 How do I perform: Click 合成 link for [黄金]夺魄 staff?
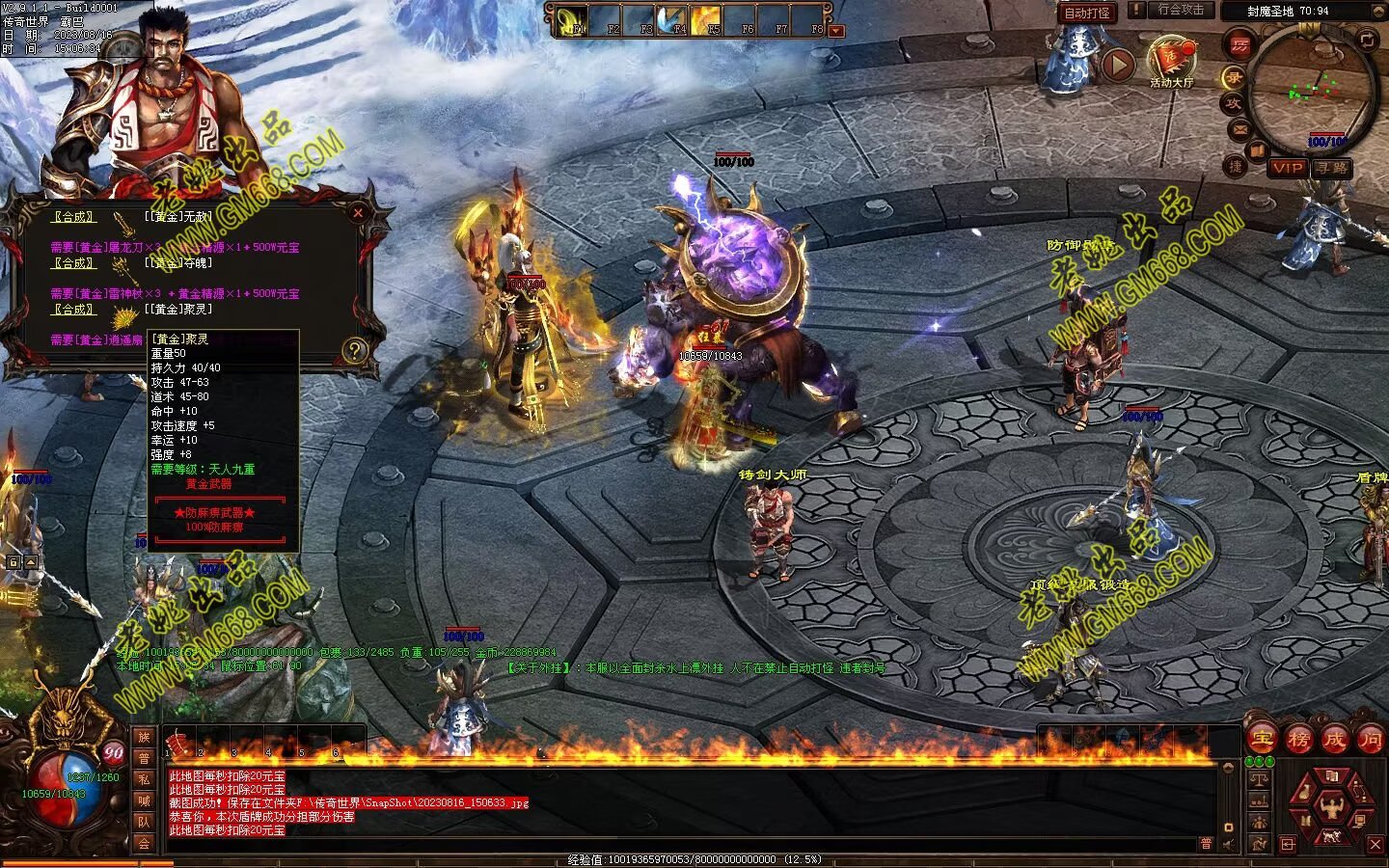73,263
